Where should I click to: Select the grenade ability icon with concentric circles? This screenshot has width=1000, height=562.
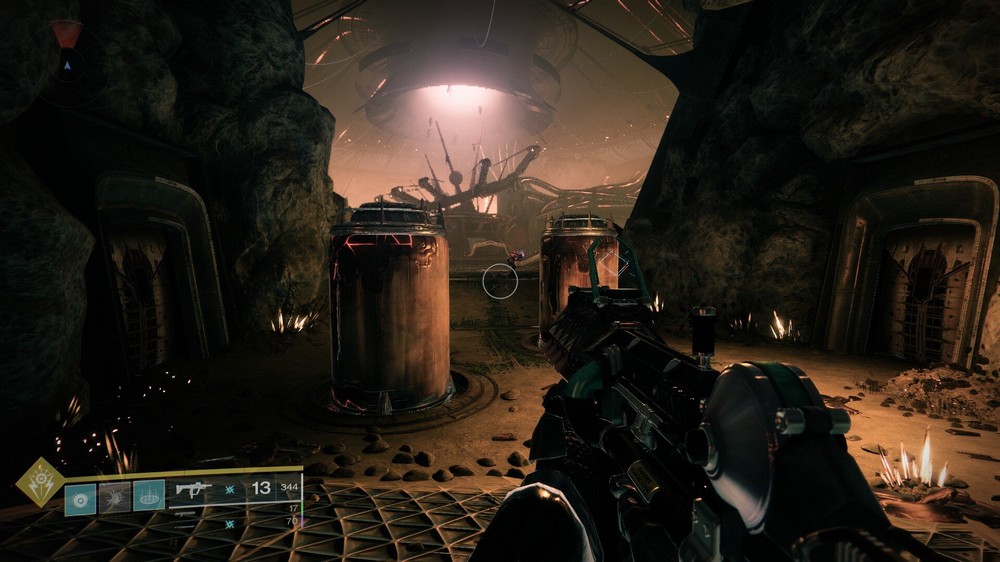coord(80,497)
